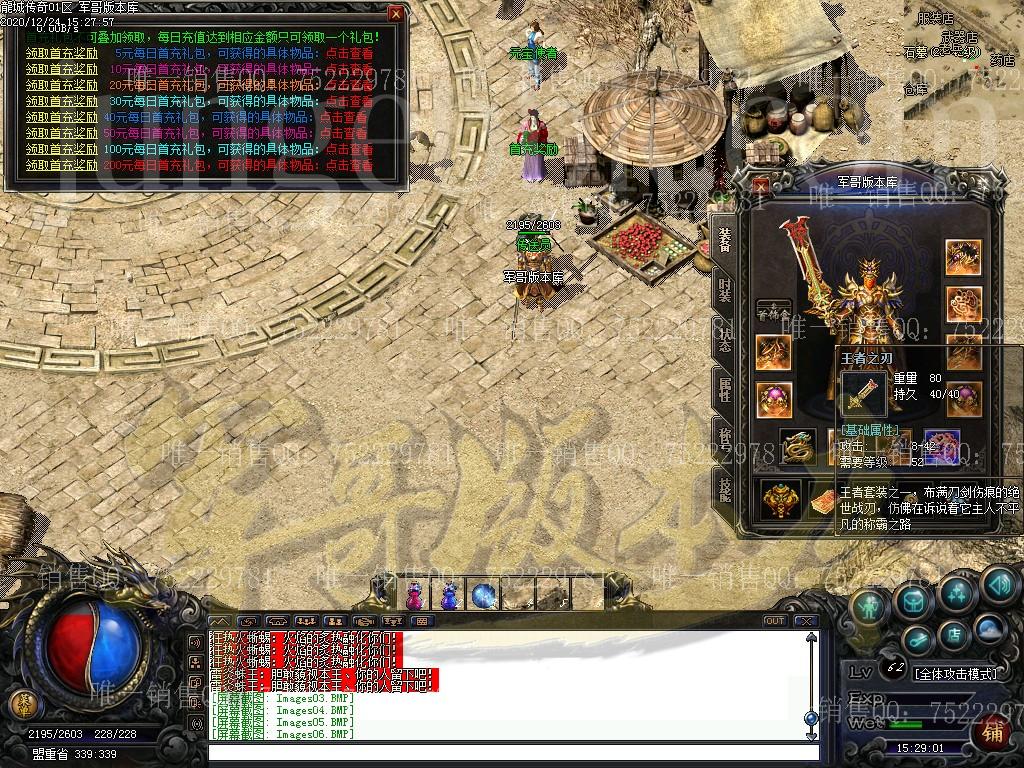1024x768 pixels.
Task: Close the daily recharge reward dialog
Action: tap(396, 14)
